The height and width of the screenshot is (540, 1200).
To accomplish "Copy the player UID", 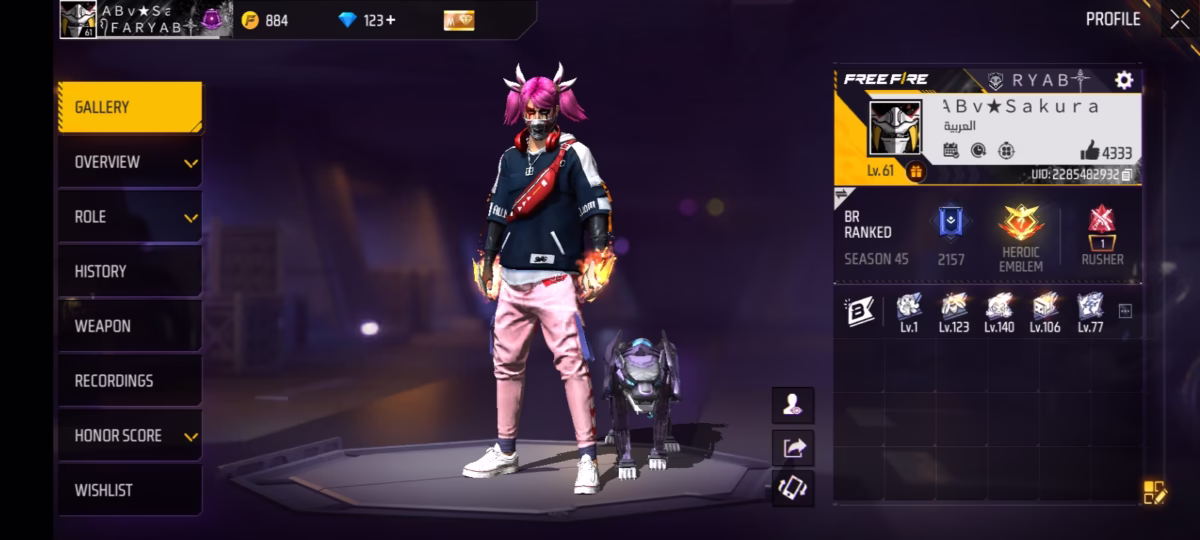I will tap(1127, 174).
